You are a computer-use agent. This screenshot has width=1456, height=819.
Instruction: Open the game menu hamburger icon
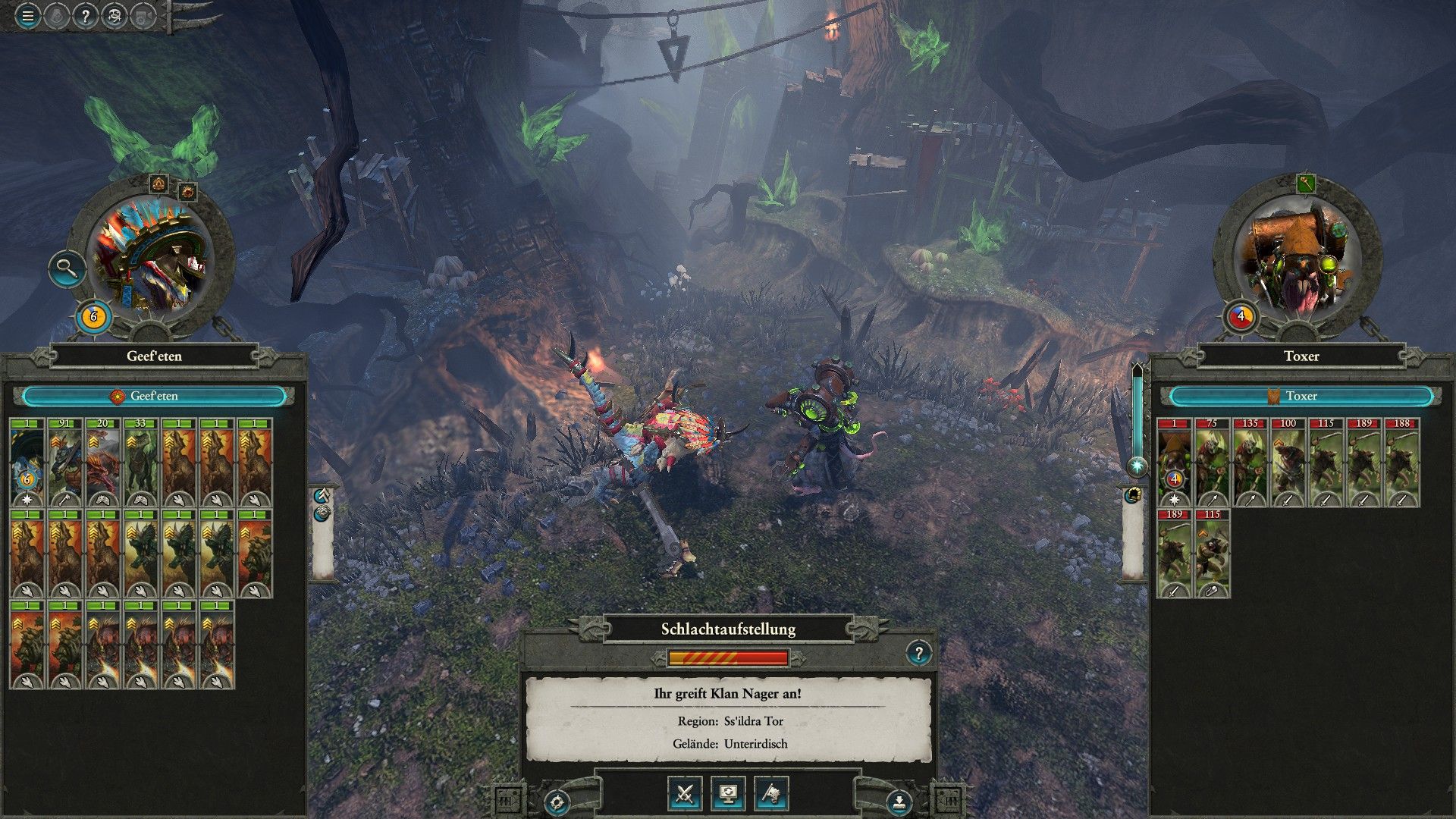pos(27,14)
